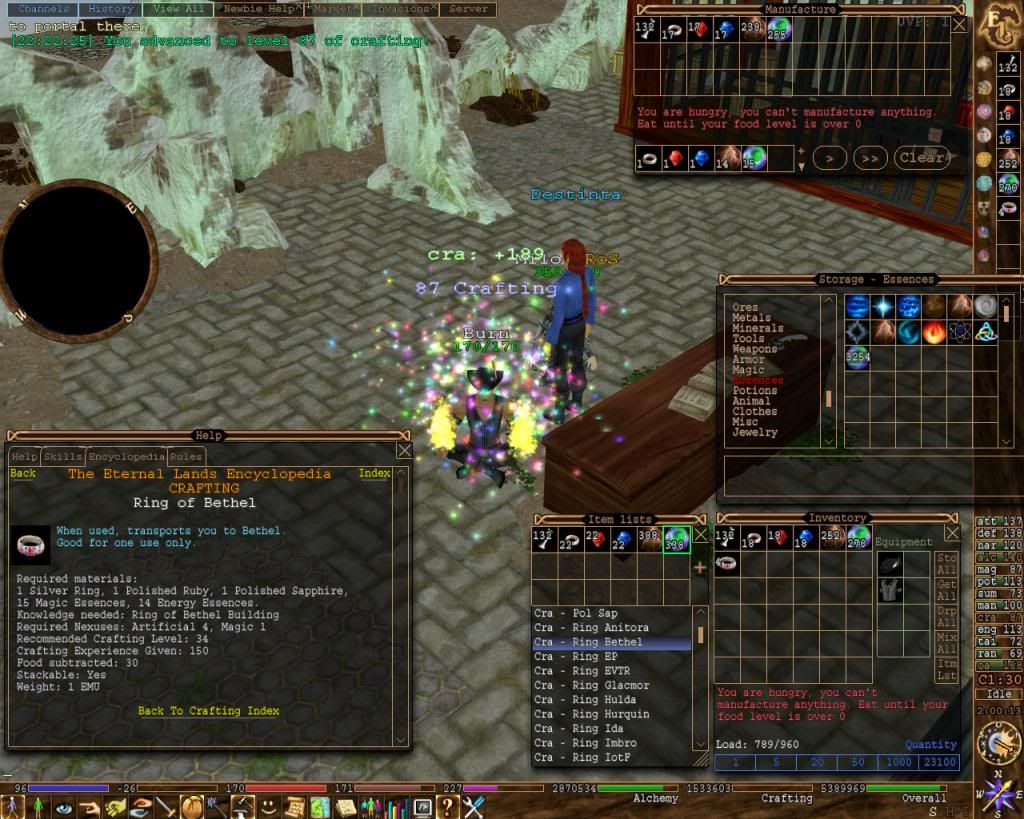The image size is (1024, 819).
Task: Open the encyclopedia Index link
Action: [374, 474]
